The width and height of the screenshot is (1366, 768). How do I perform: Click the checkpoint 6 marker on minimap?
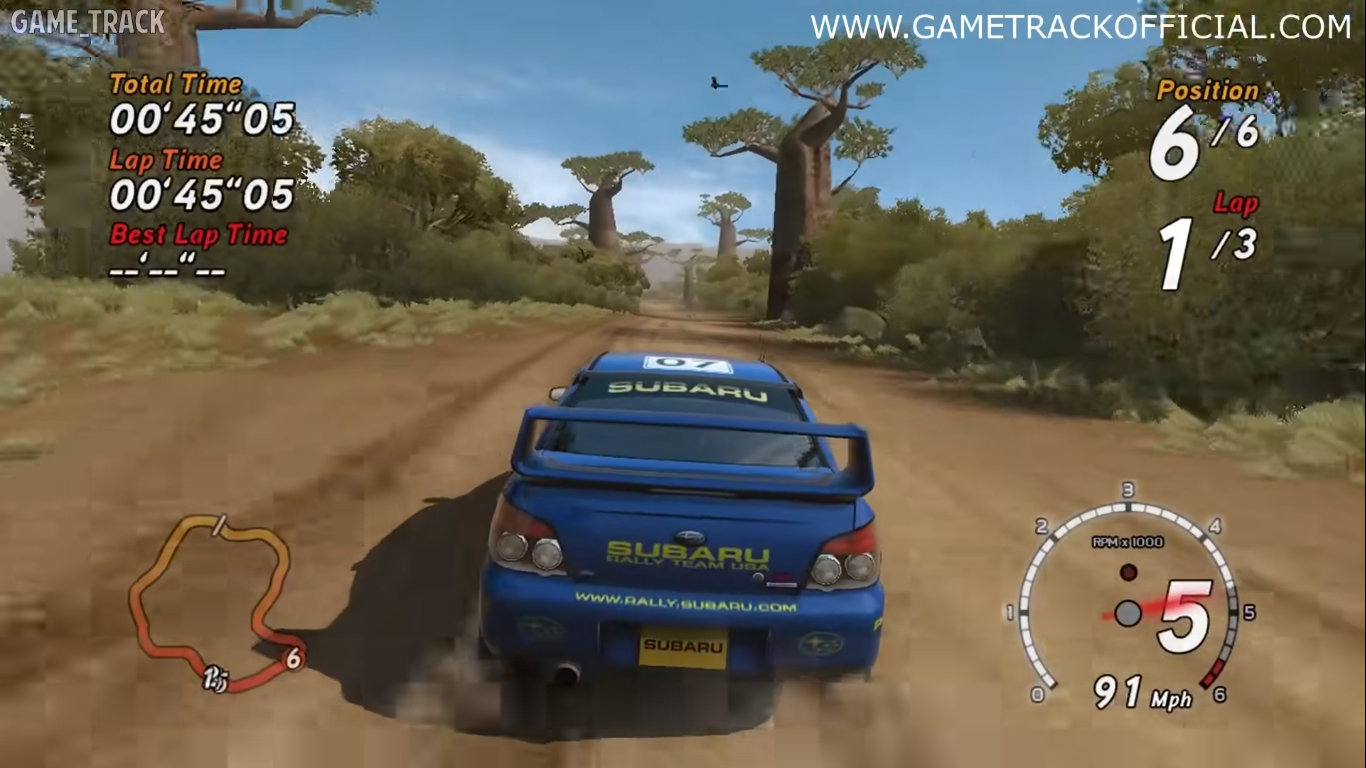point(293,658)
